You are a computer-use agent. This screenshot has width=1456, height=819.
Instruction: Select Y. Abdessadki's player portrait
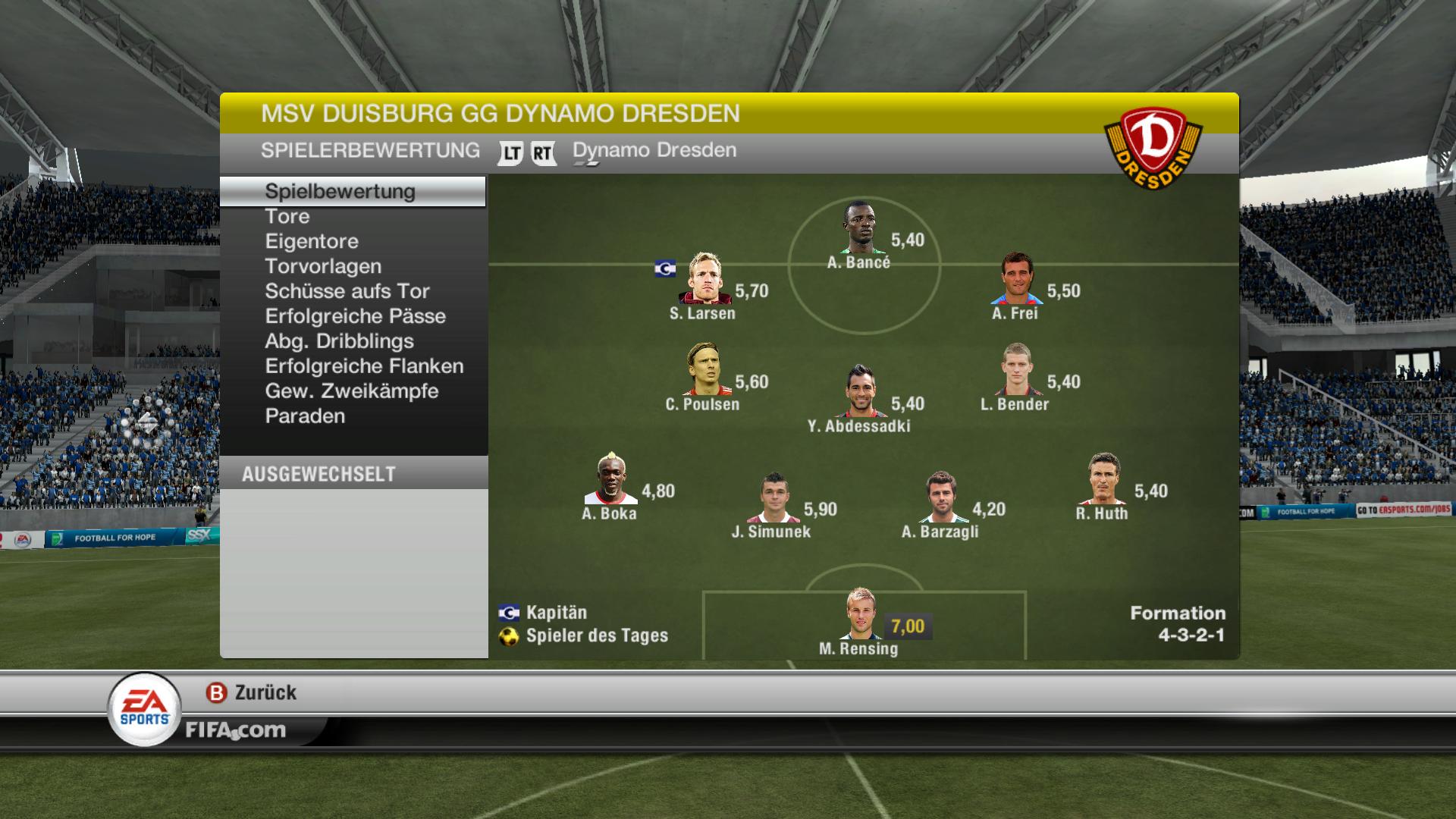click(860, 391)
